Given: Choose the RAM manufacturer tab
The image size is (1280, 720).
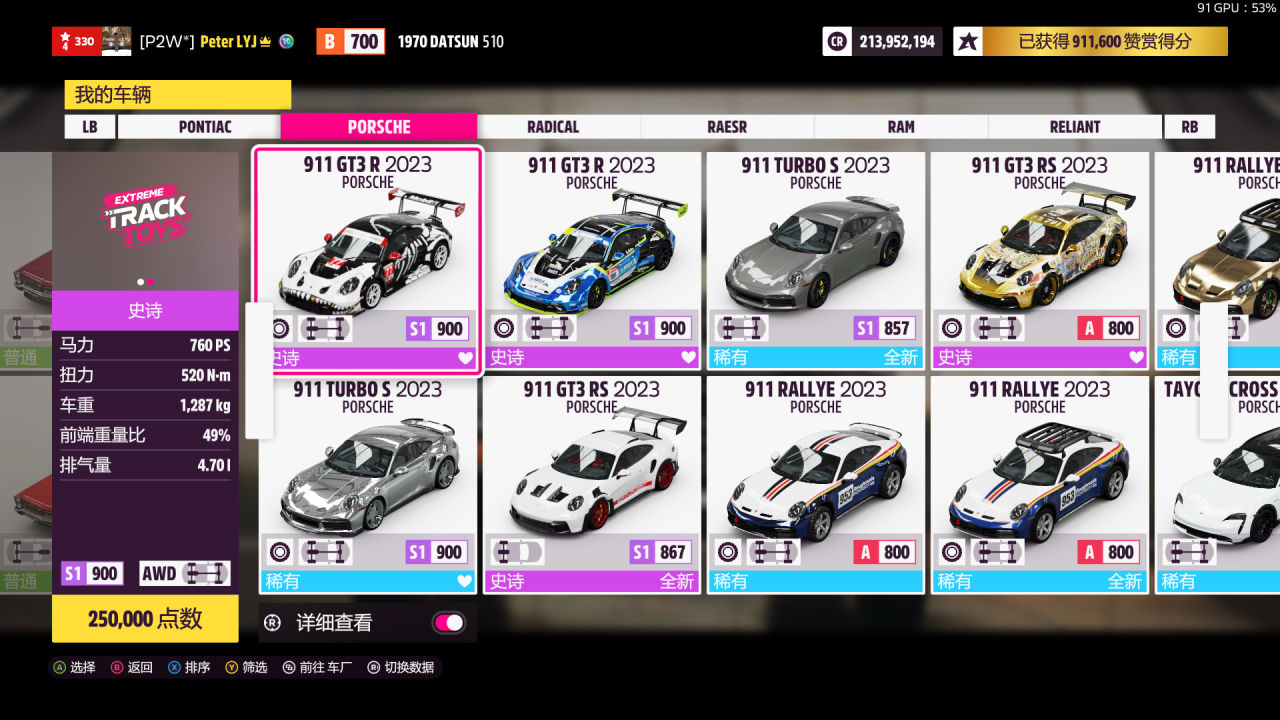Looking at the screenshot, I should tap(901, 127).
